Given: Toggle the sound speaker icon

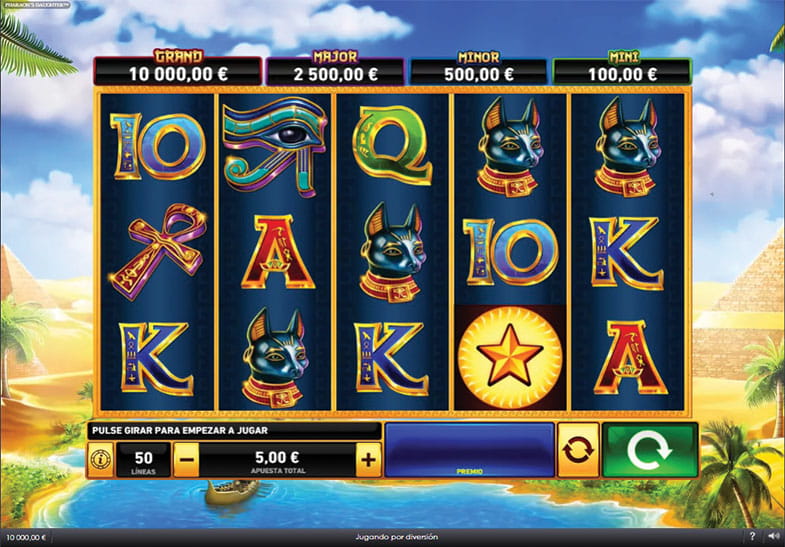Looking at the screenshot, I should pos(772,537).
